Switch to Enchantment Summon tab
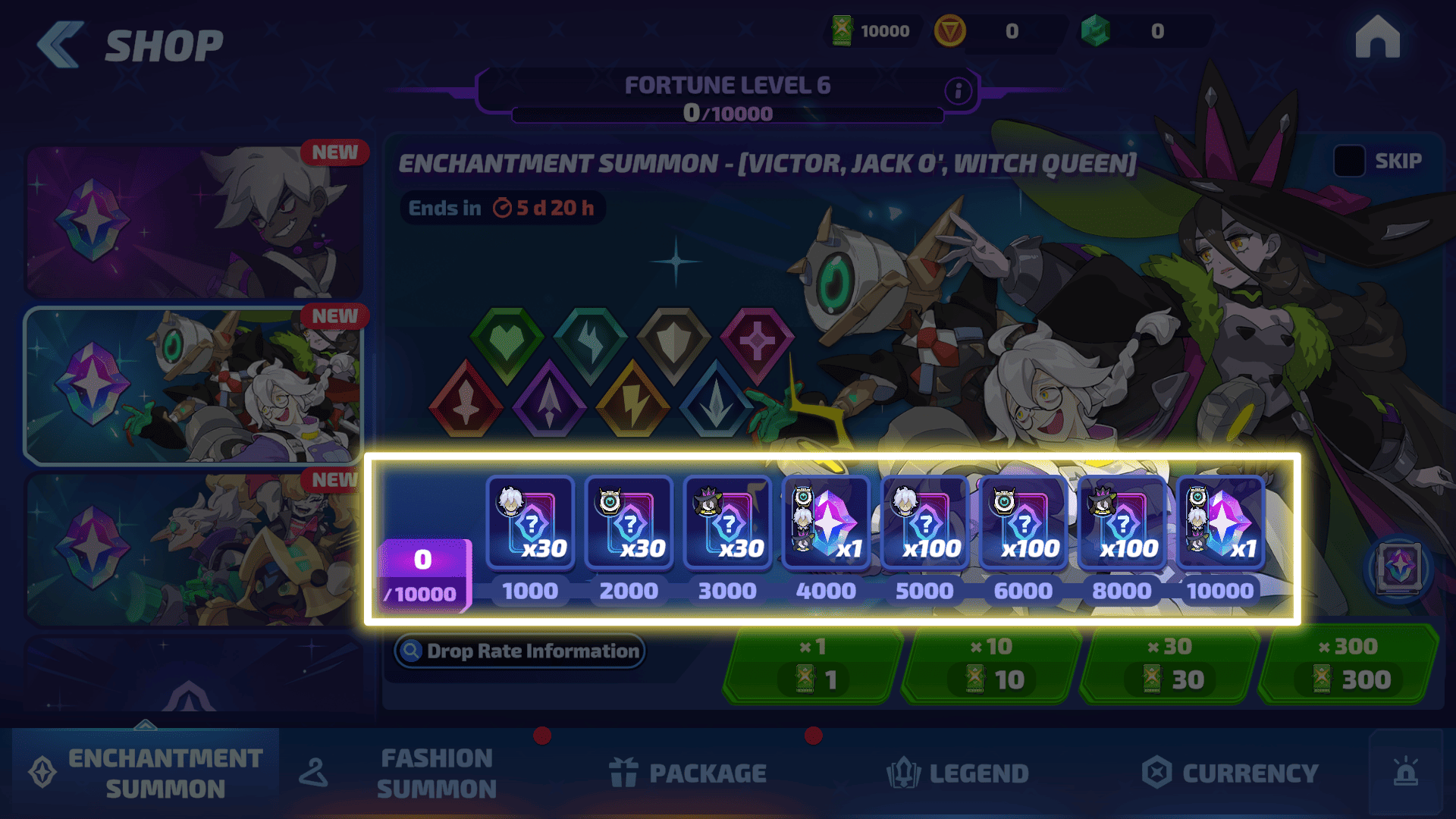The height and width of the screenshot is (819, 1456). [146, 773]
